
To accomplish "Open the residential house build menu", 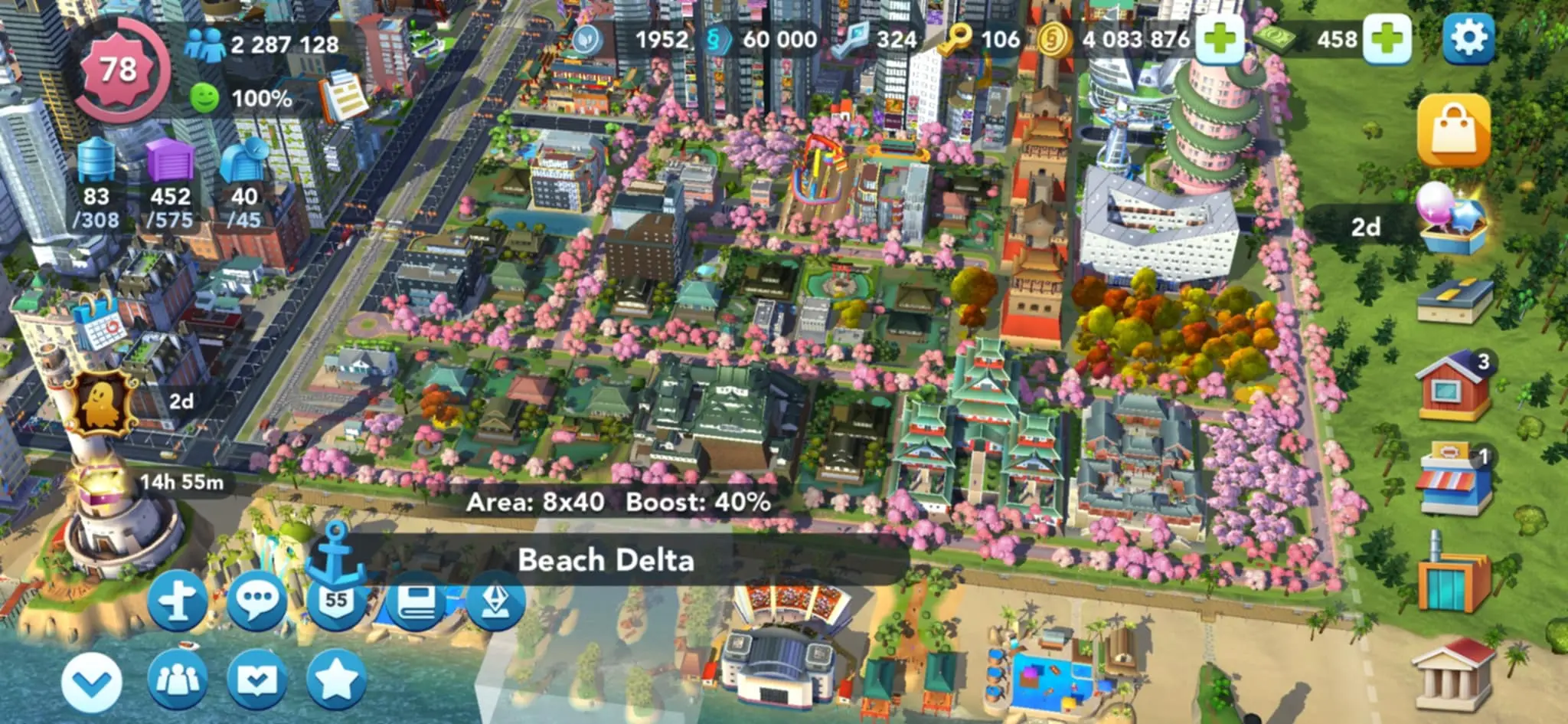I will tap(1454, 385).
